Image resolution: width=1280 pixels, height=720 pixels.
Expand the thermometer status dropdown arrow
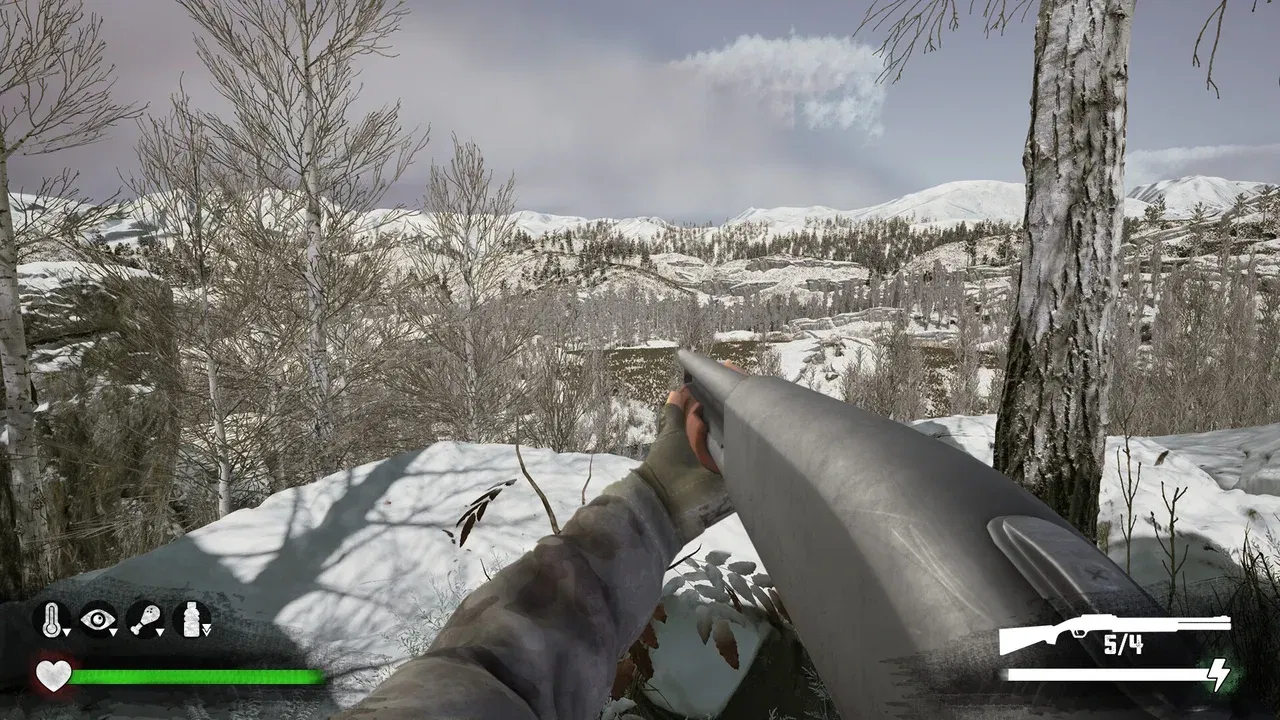pos(67,632)
